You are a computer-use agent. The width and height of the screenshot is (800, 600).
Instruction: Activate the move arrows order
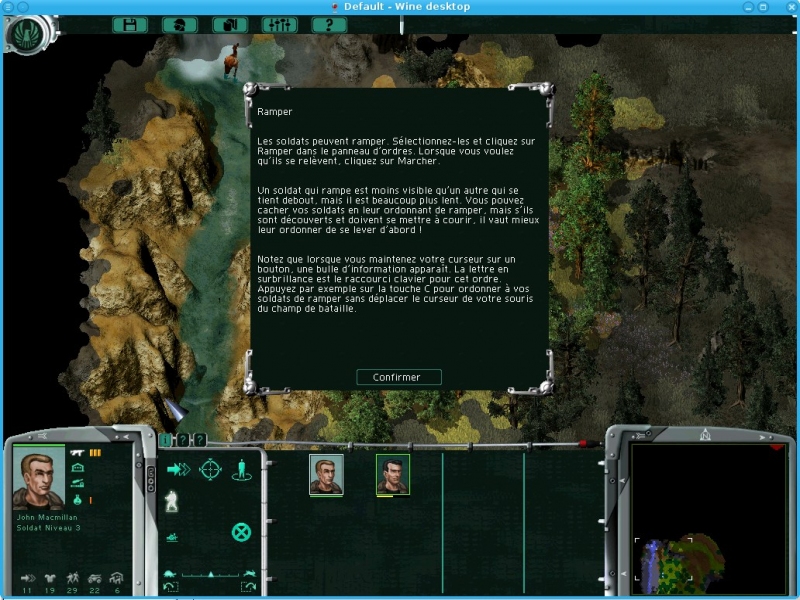(x=178, y=469)
